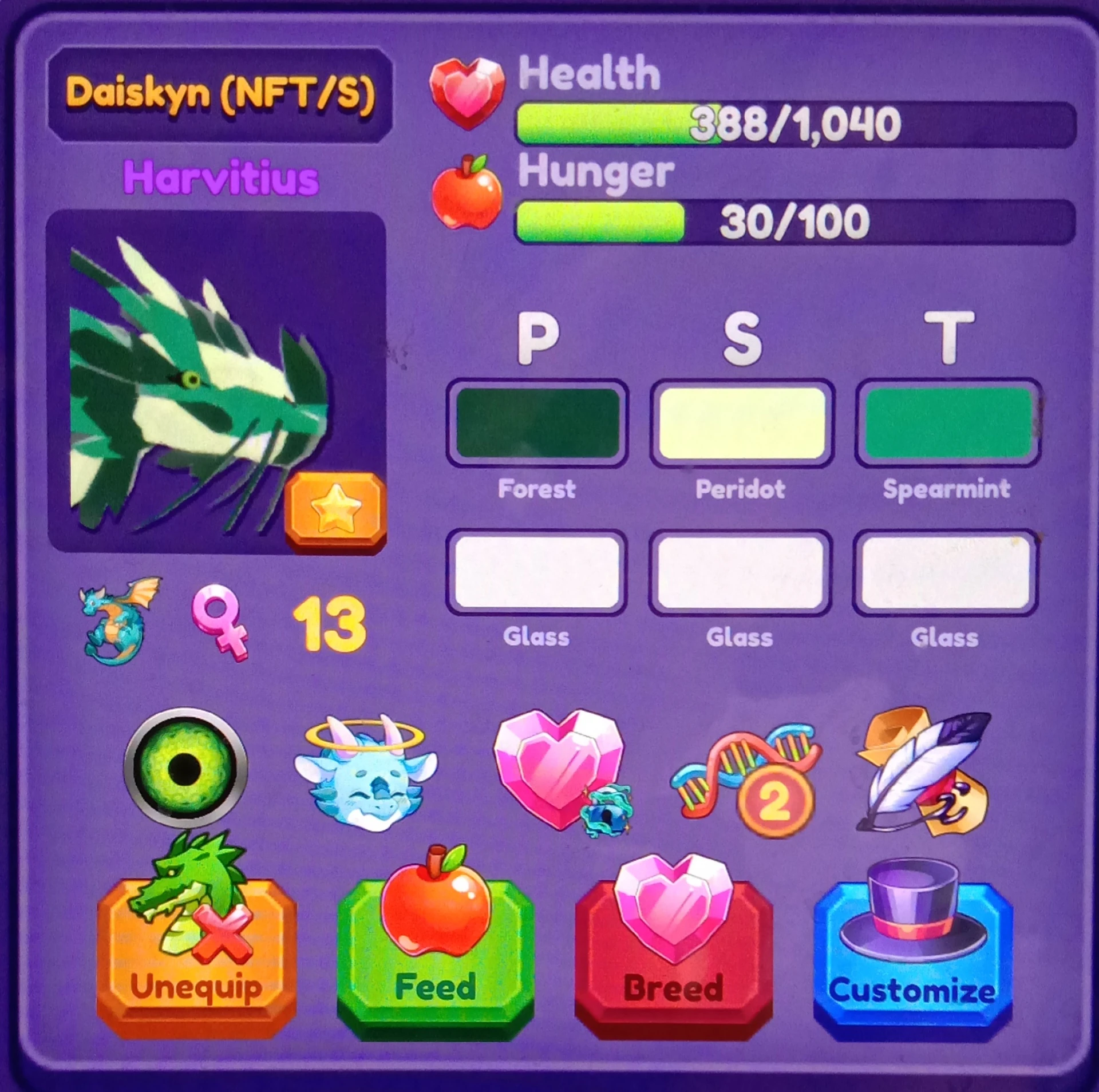Select the Harvitius nickname label
Viewport: 1099px width, 1092px height.
220,177
